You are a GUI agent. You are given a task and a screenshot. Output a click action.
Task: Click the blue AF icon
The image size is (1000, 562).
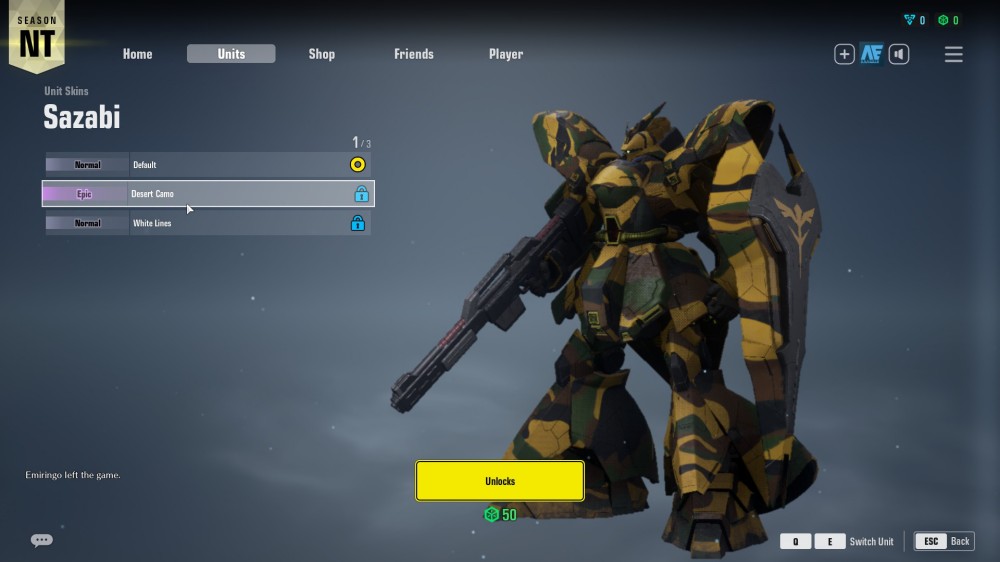pos(871,54)
